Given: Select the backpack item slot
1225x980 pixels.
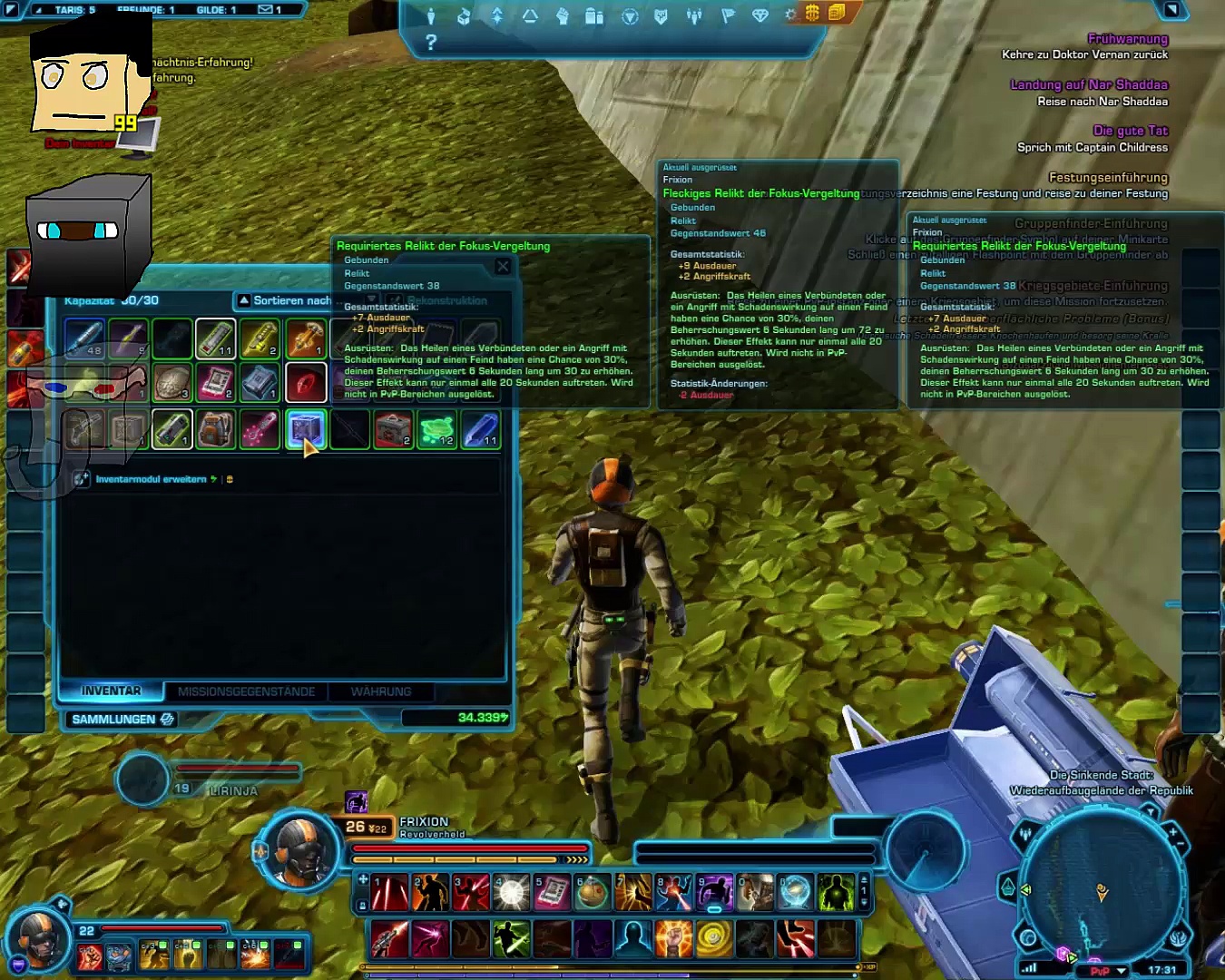Looking at the screenshot, I should coord(216,429).
